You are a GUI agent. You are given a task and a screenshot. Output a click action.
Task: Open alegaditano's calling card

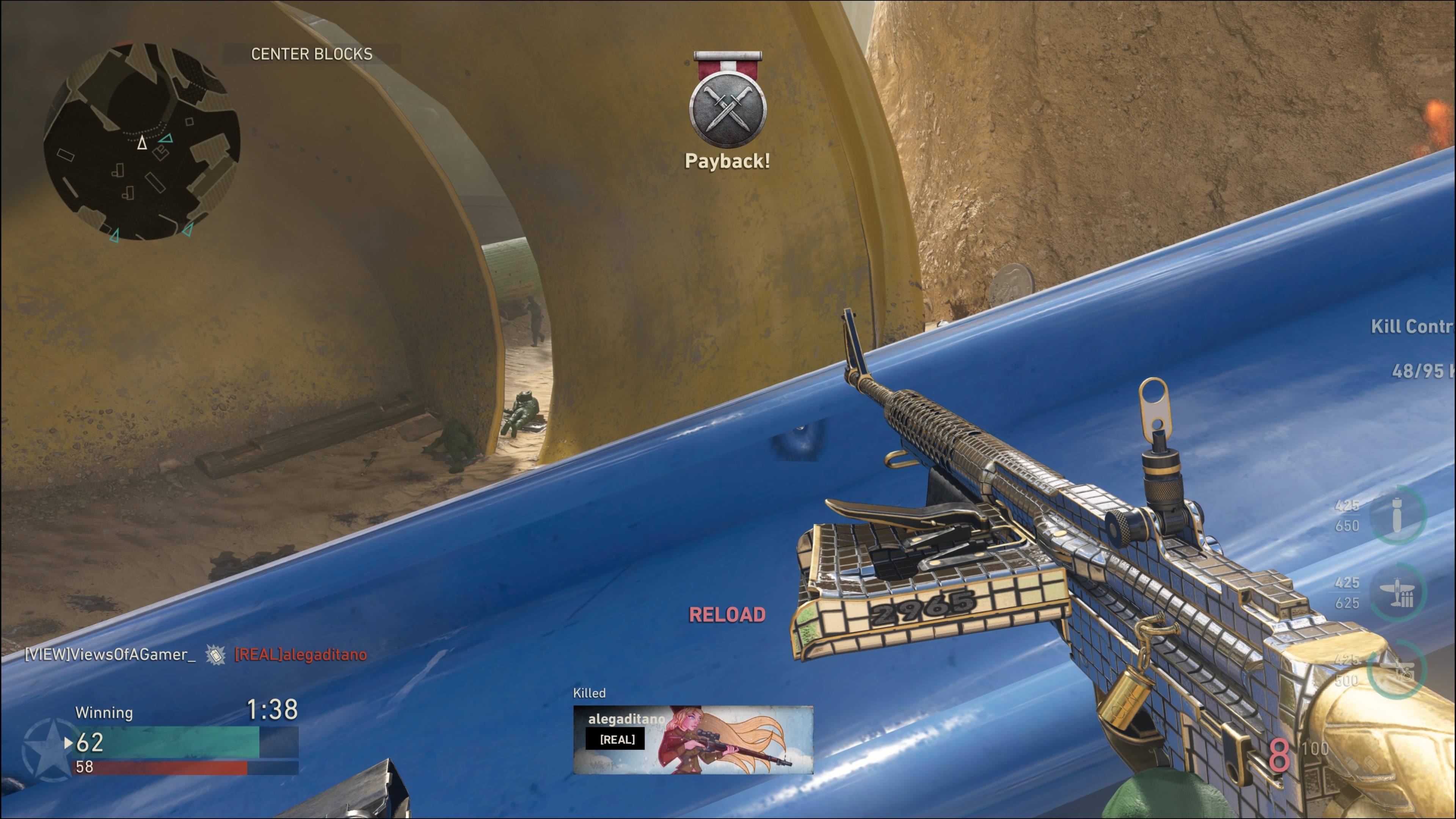tap(693, 739)
